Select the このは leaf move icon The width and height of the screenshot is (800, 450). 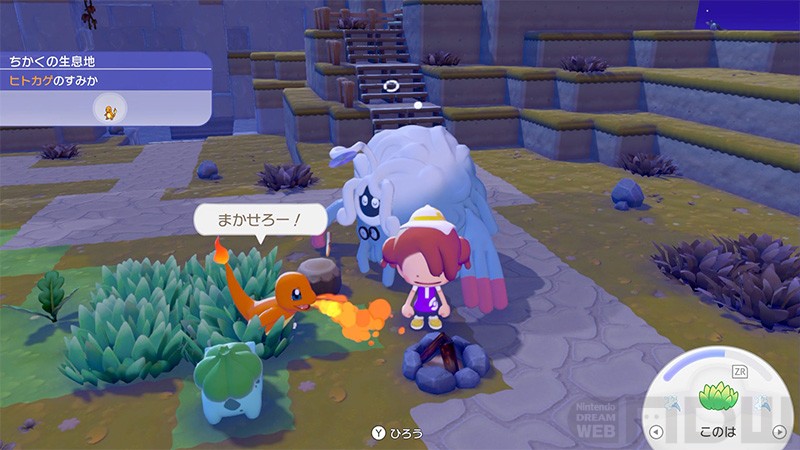tap(718, 396)
